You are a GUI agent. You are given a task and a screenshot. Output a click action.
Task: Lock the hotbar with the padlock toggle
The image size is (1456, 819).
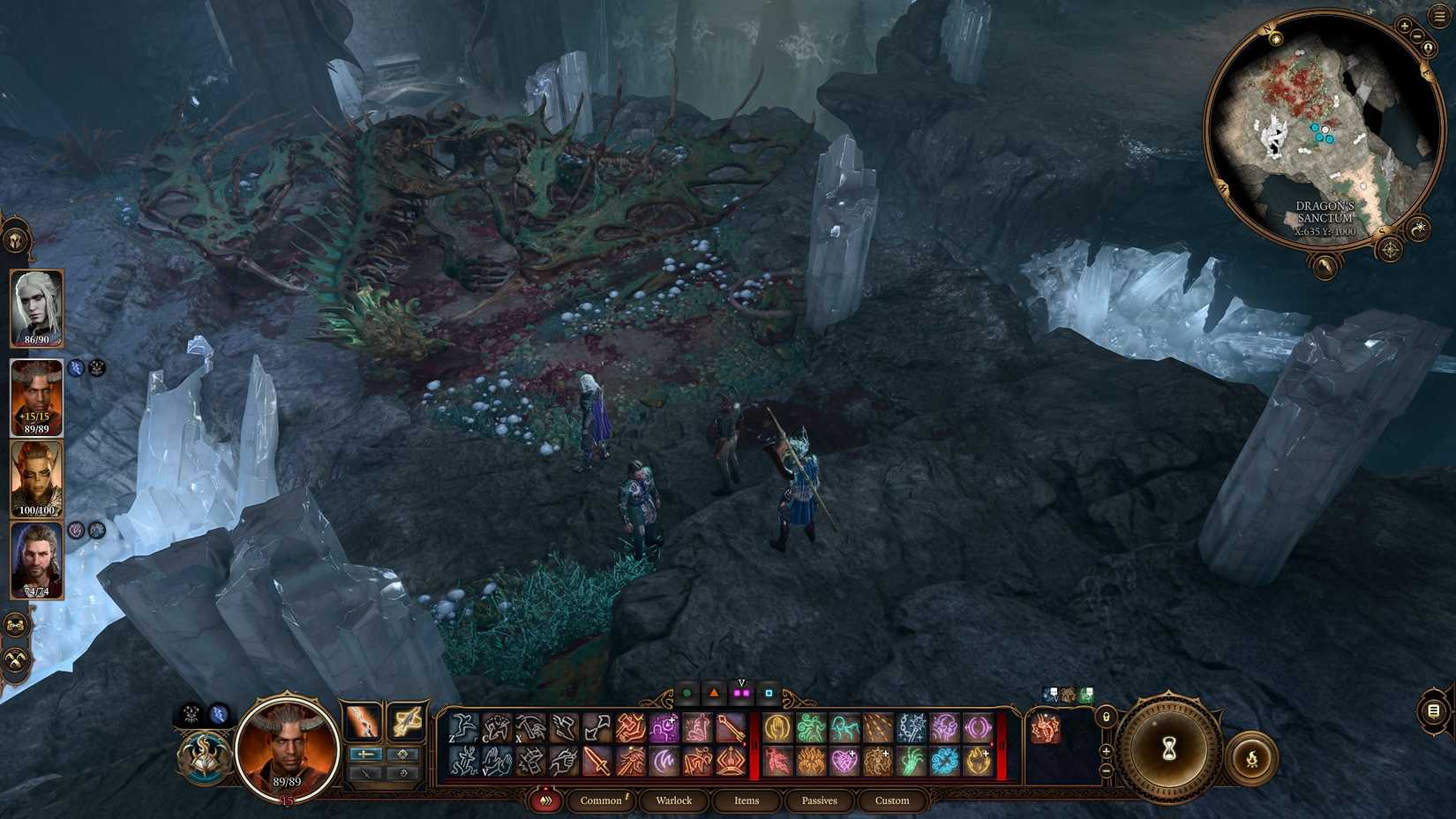pyautogui.click(x=1106, y=716)
